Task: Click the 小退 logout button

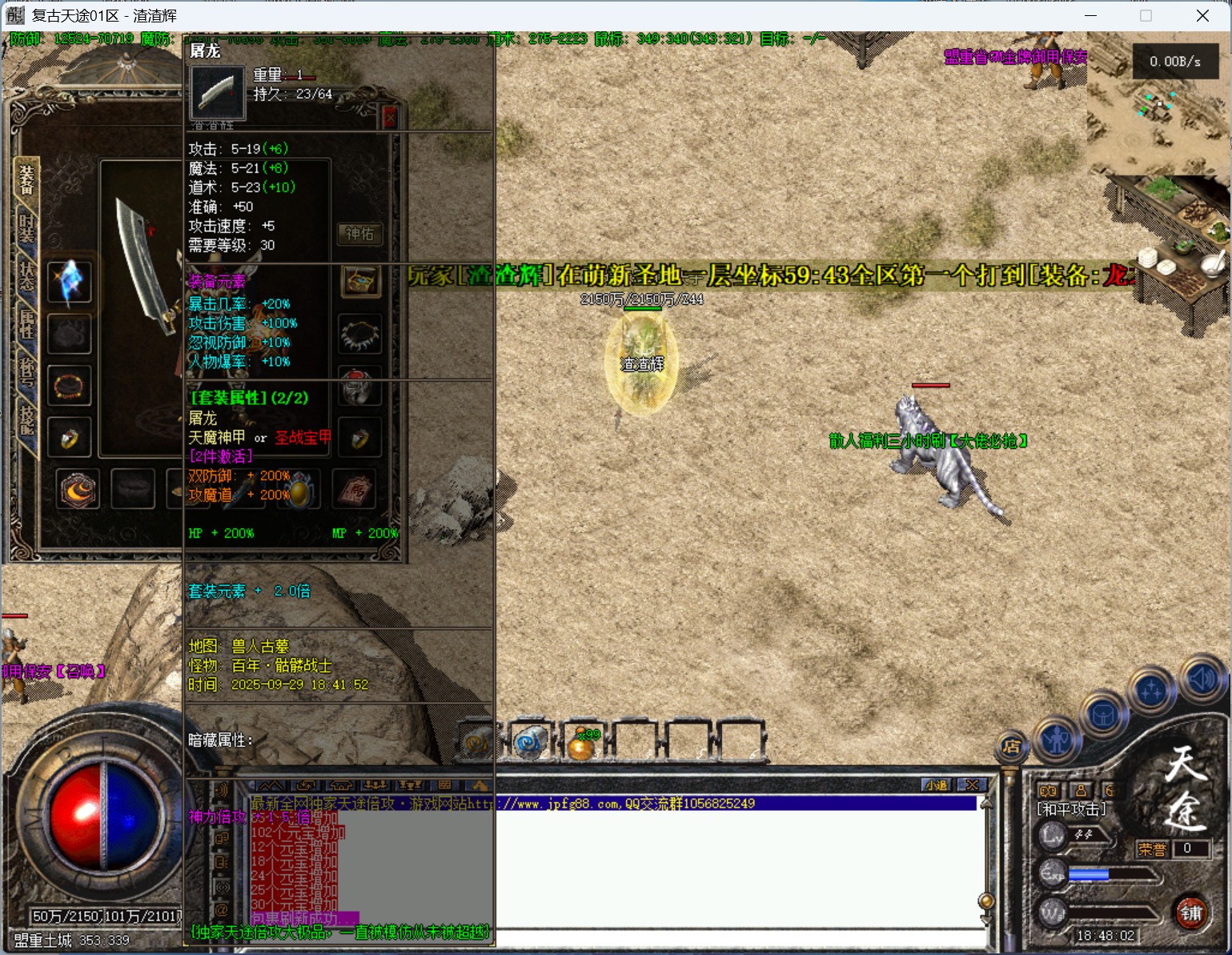Action: point(936,785)
